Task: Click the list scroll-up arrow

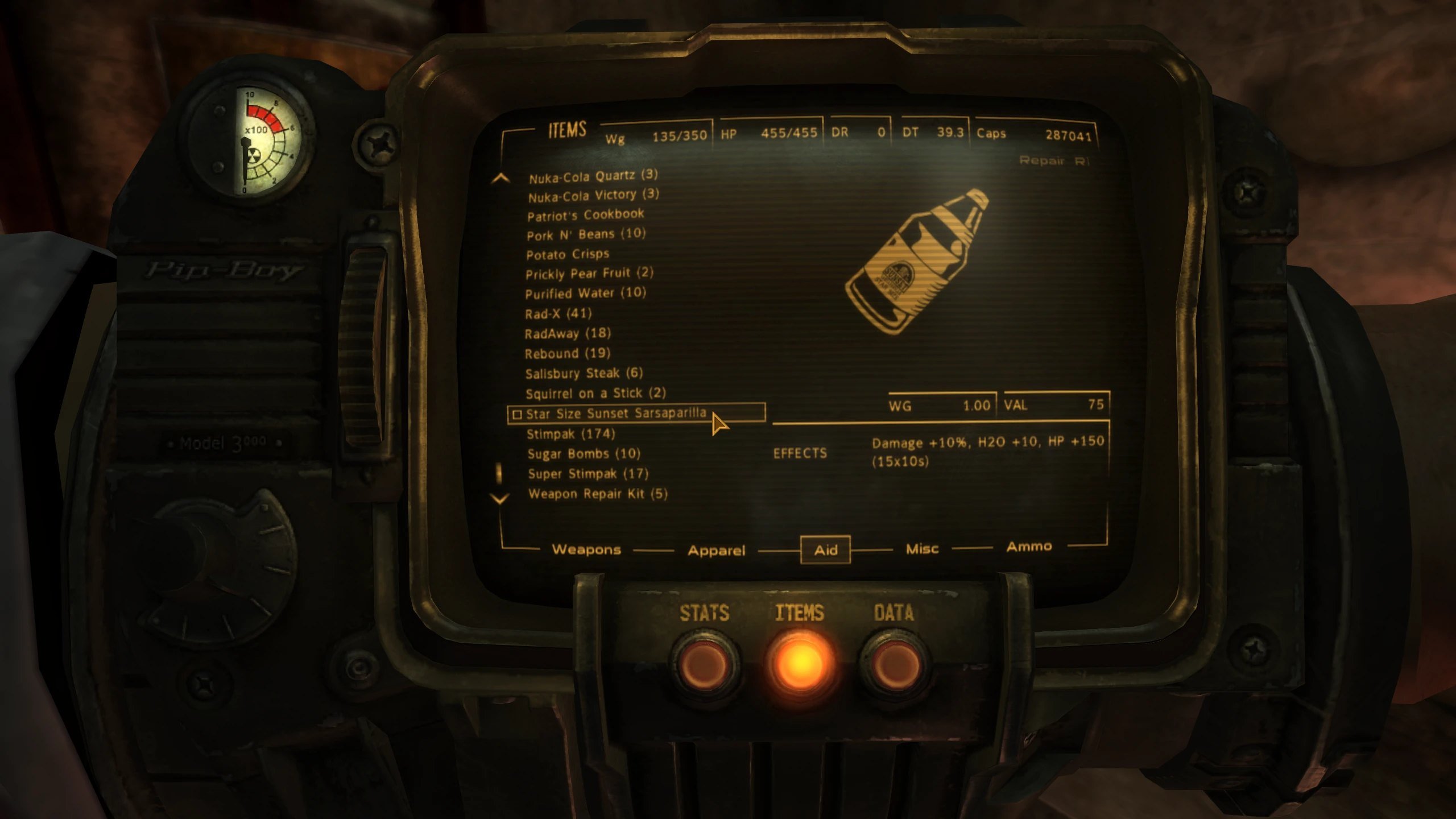Action: tap(500, 179)
